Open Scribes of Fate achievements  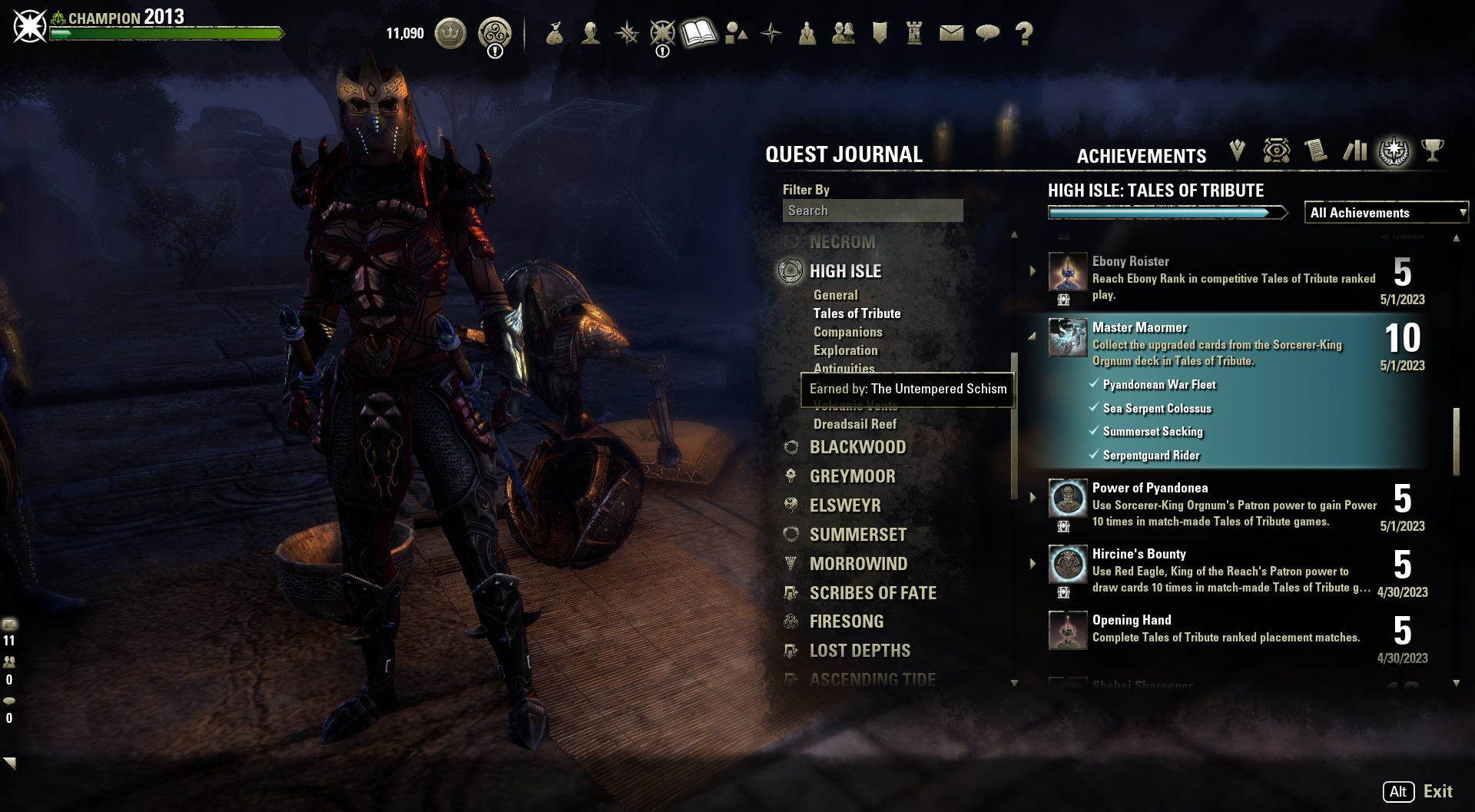click(873, 593)
